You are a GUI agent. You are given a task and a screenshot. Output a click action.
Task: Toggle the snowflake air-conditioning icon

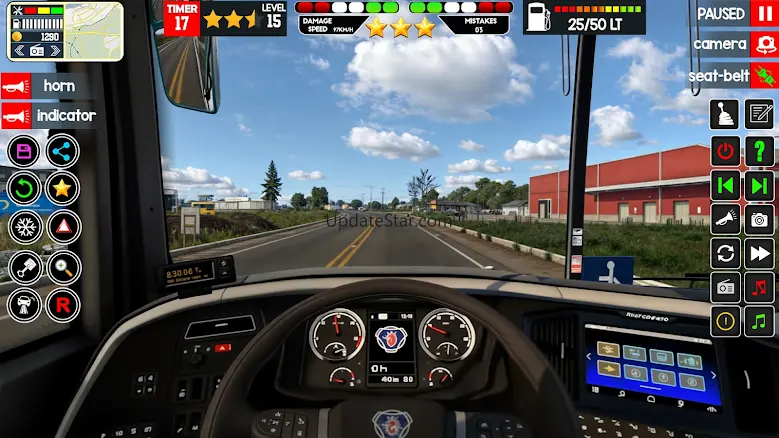pos(24,225)
